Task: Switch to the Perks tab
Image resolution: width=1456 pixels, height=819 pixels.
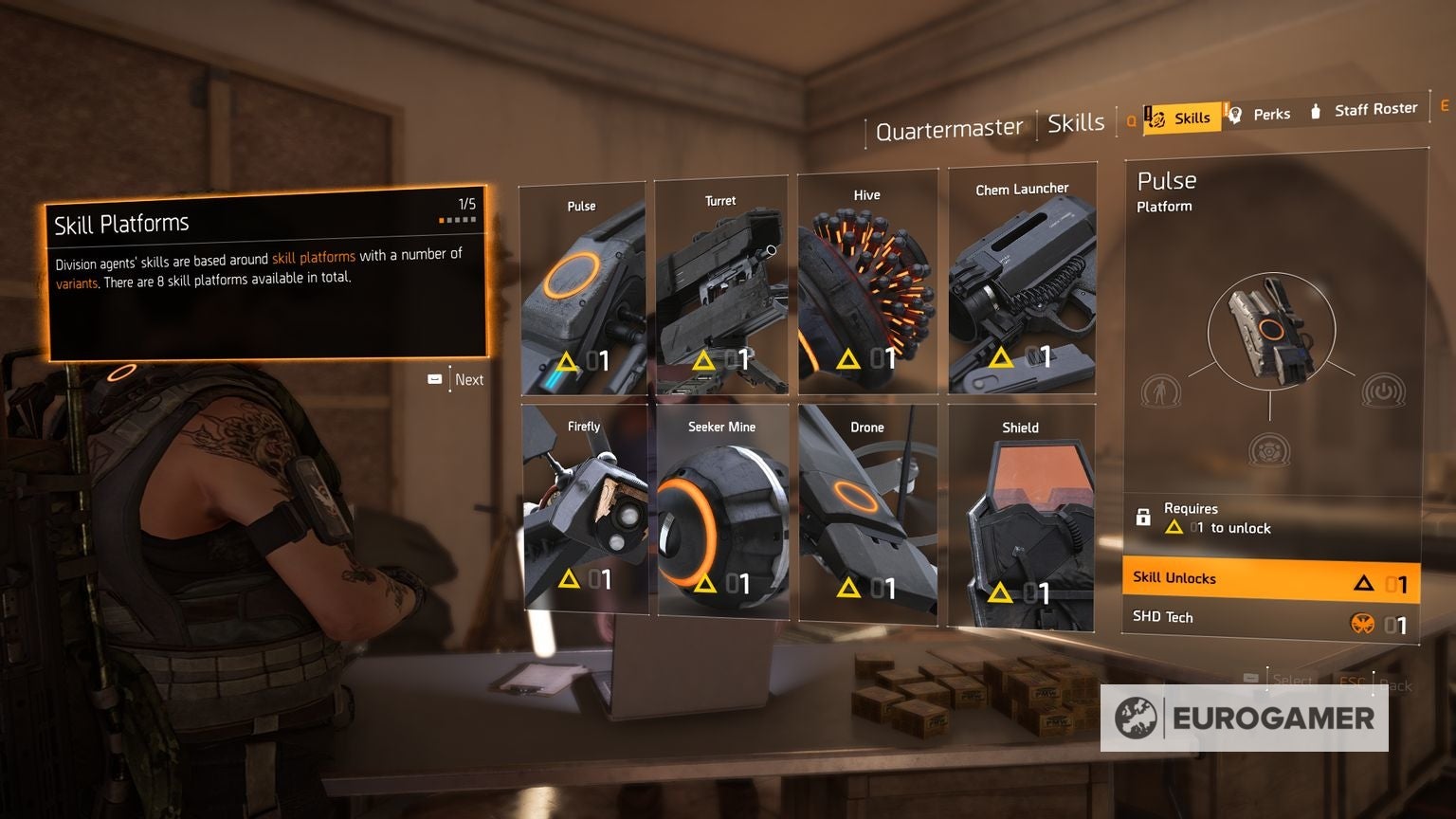Action: [1270, 113]
